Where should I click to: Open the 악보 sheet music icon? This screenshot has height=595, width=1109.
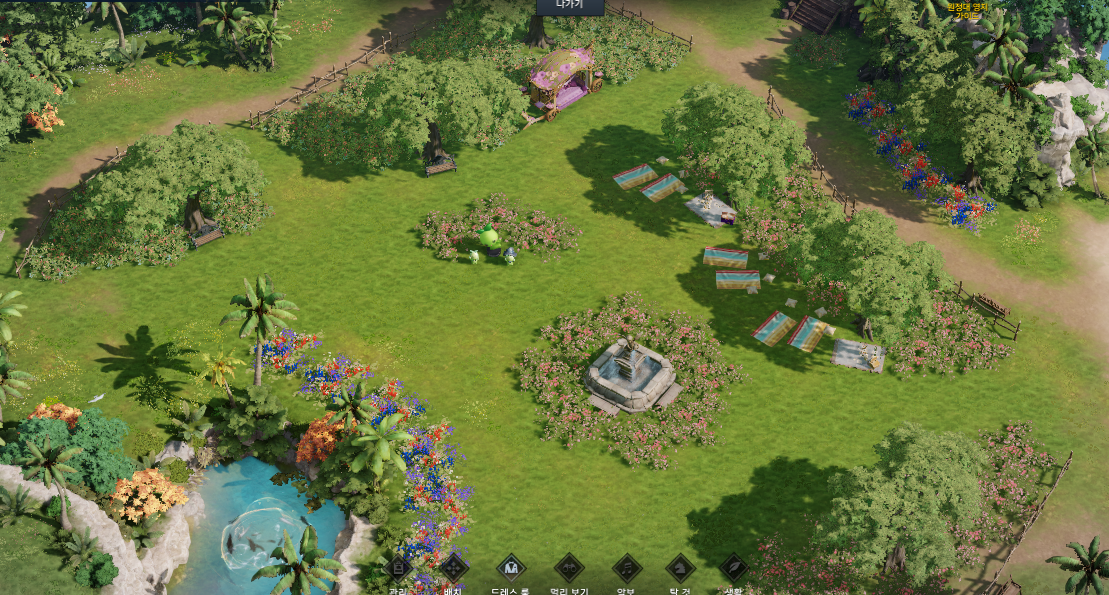coord(626,568)
